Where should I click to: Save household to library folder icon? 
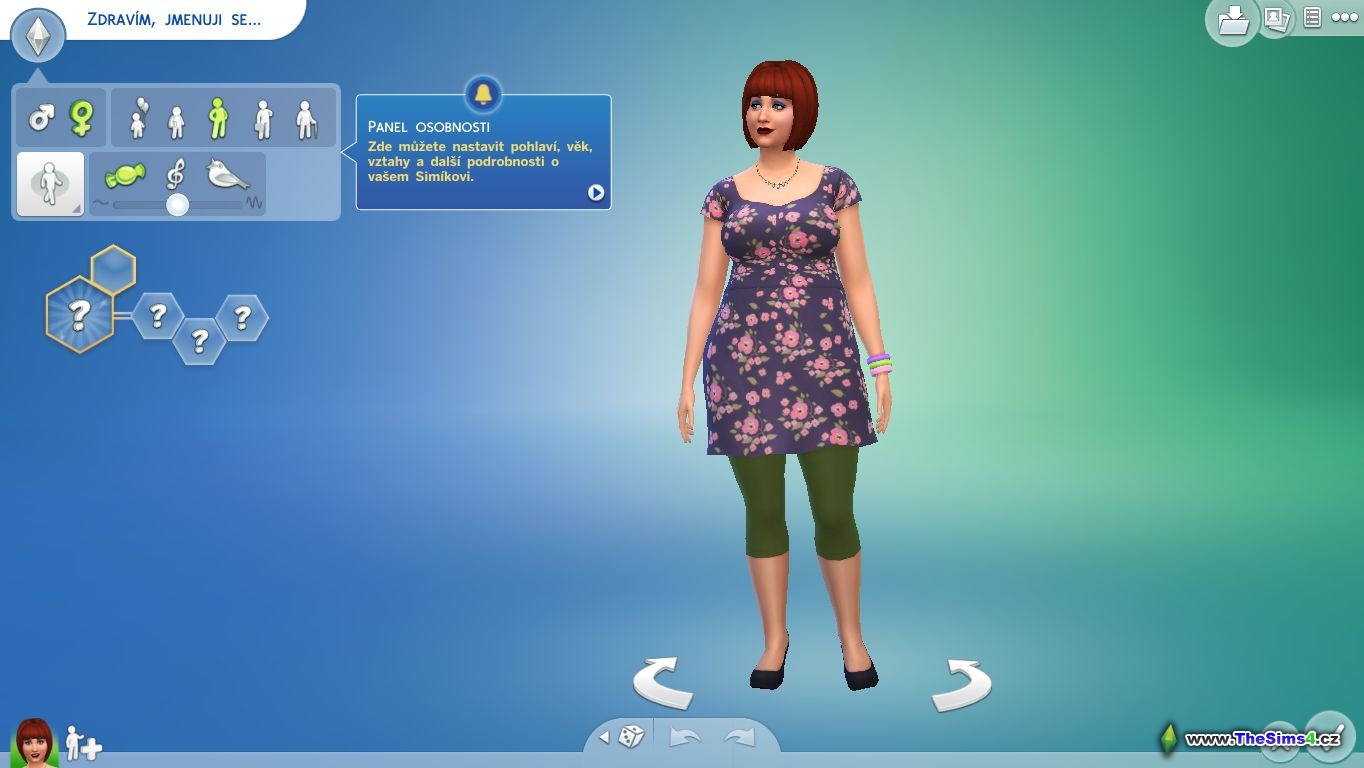pos(1231,20)
